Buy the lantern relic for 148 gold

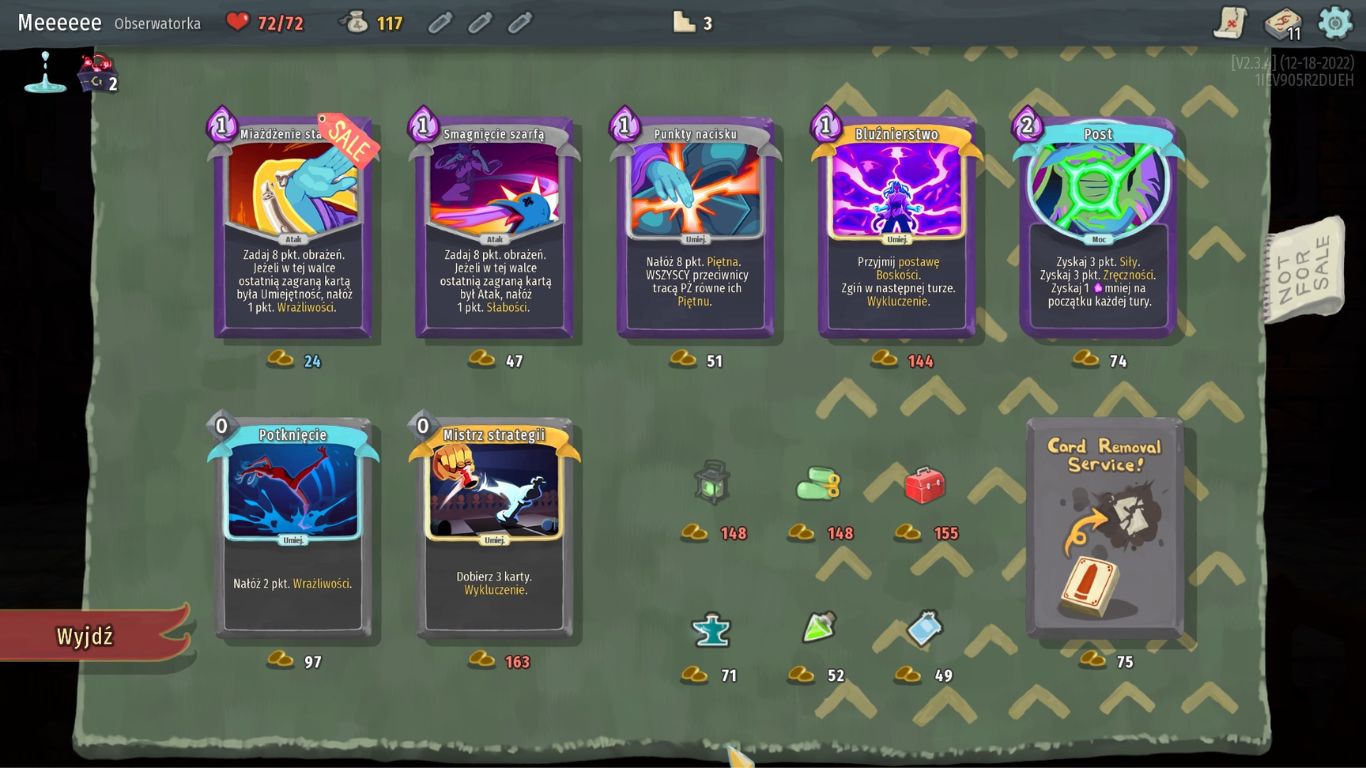[x=711, y=483]
